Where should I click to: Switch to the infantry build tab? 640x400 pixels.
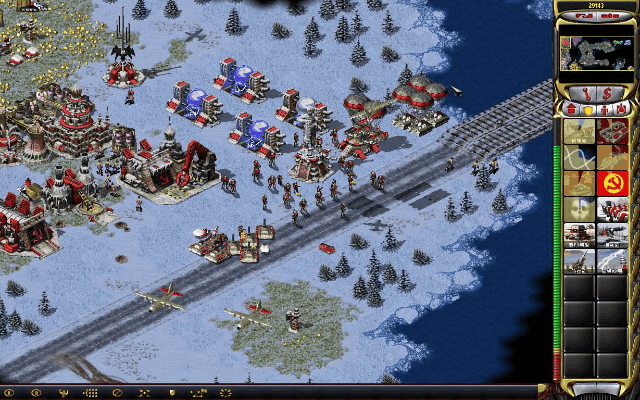pos(605,108)
